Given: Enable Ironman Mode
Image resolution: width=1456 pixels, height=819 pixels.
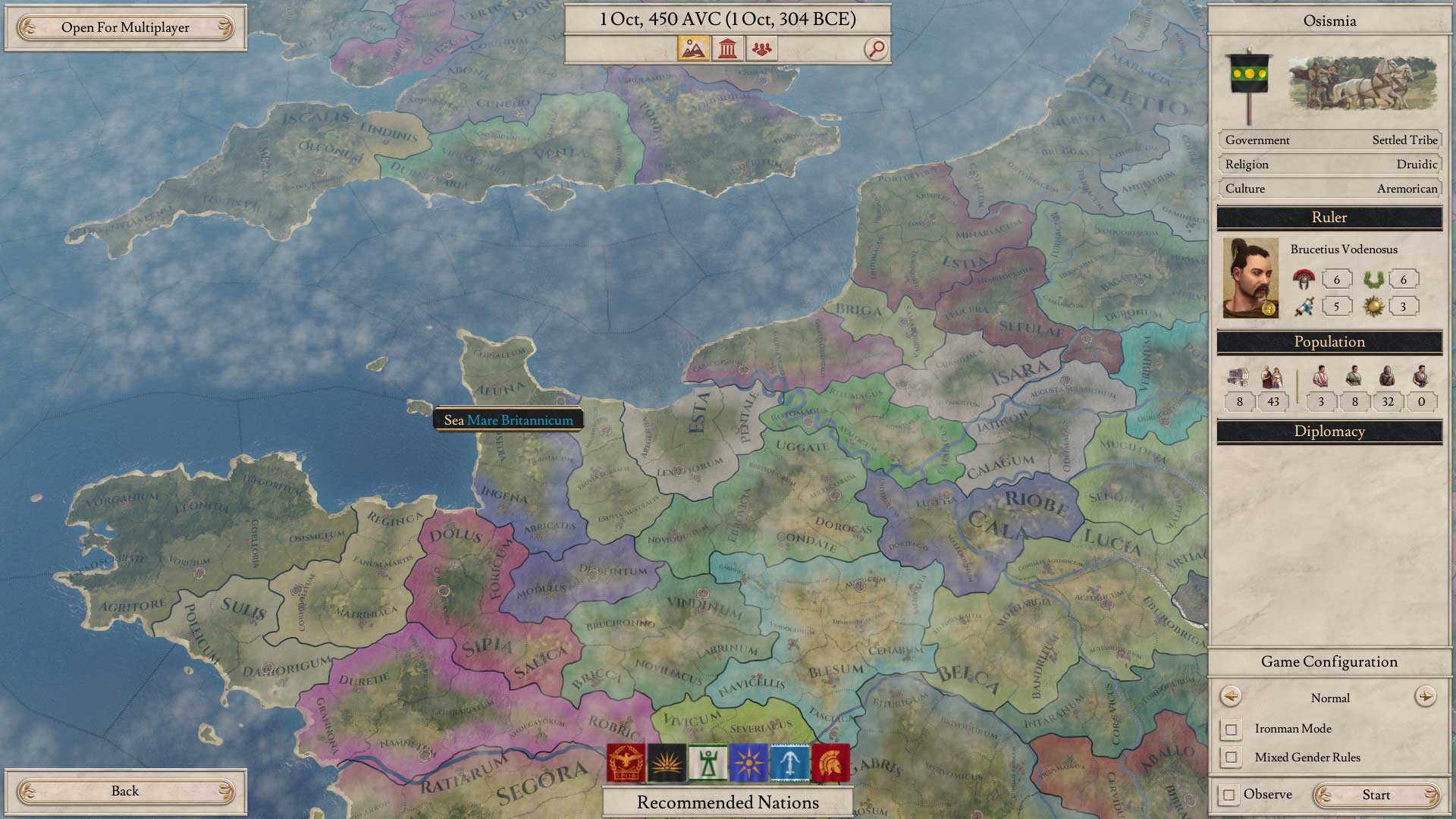Looking at the screenshot, I should pyautogui.click(x=1232, y=730).
